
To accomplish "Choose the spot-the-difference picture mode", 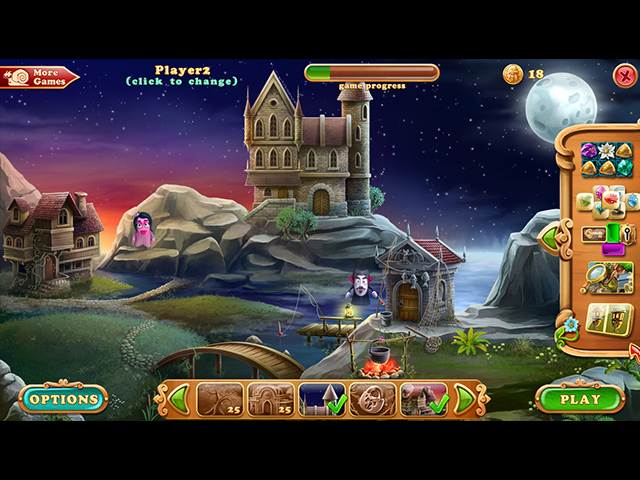I will (608, 319).
